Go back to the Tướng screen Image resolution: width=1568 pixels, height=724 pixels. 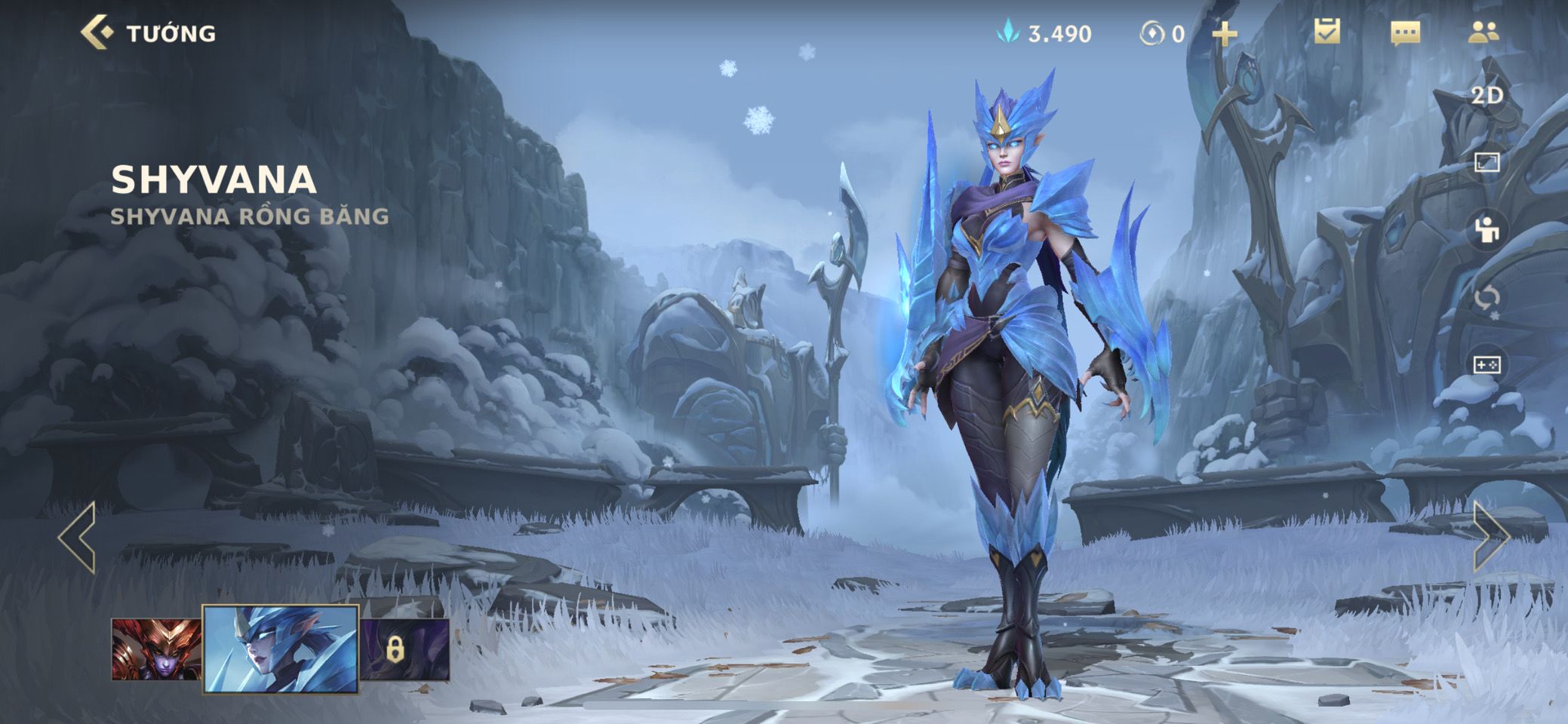(x=98, y=33)
